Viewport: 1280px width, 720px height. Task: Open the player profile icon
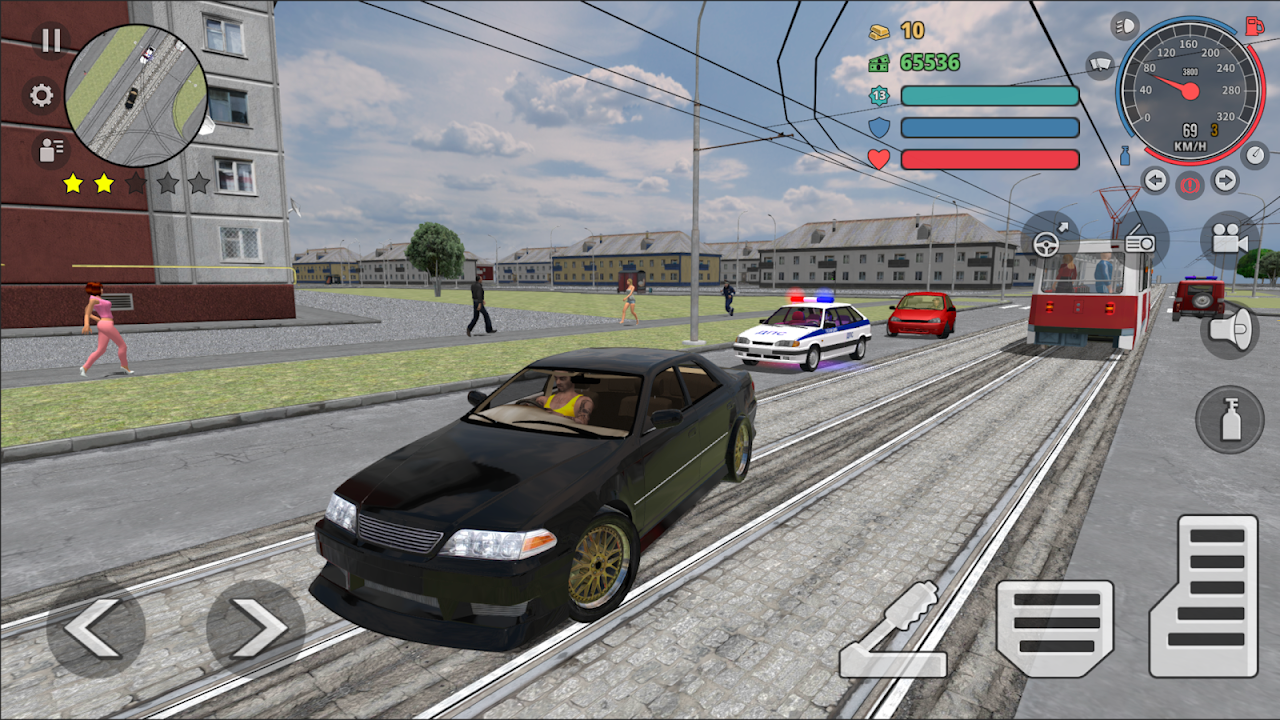(47, 150)
